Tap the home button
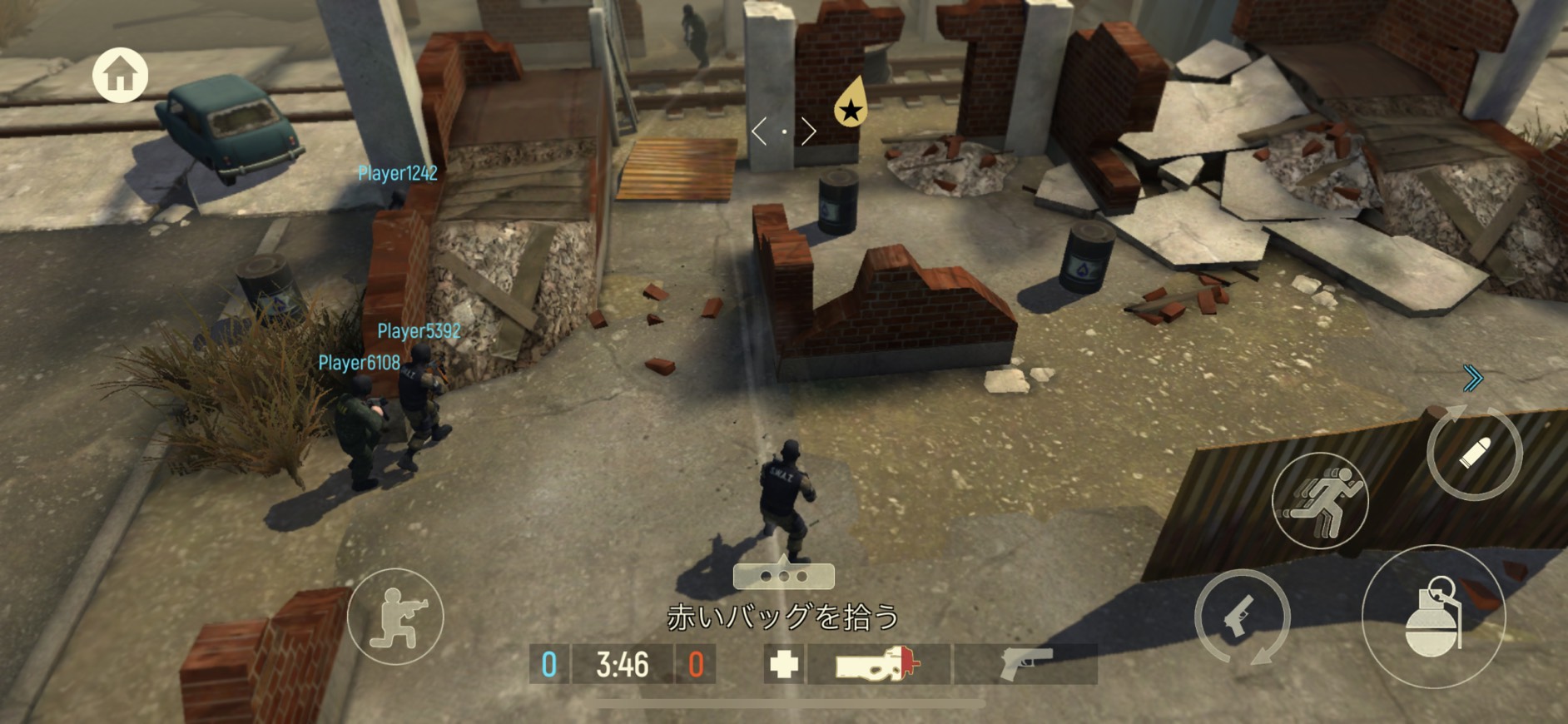Image resolution: width=1568 pixels, height=724 pixels. click(x=121, y=75)
